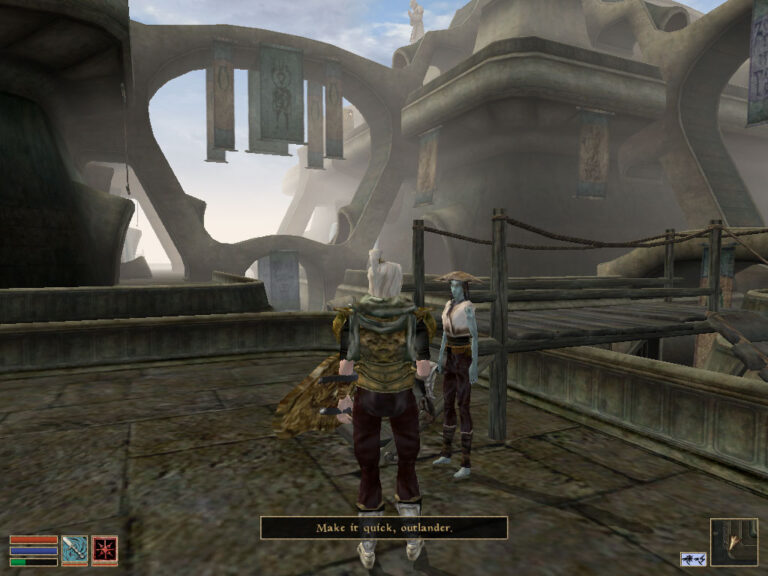Viewport: 768px width, 576px height.
Task: Open the minimap
Action: pyautogui.click(x=733, y=542)
